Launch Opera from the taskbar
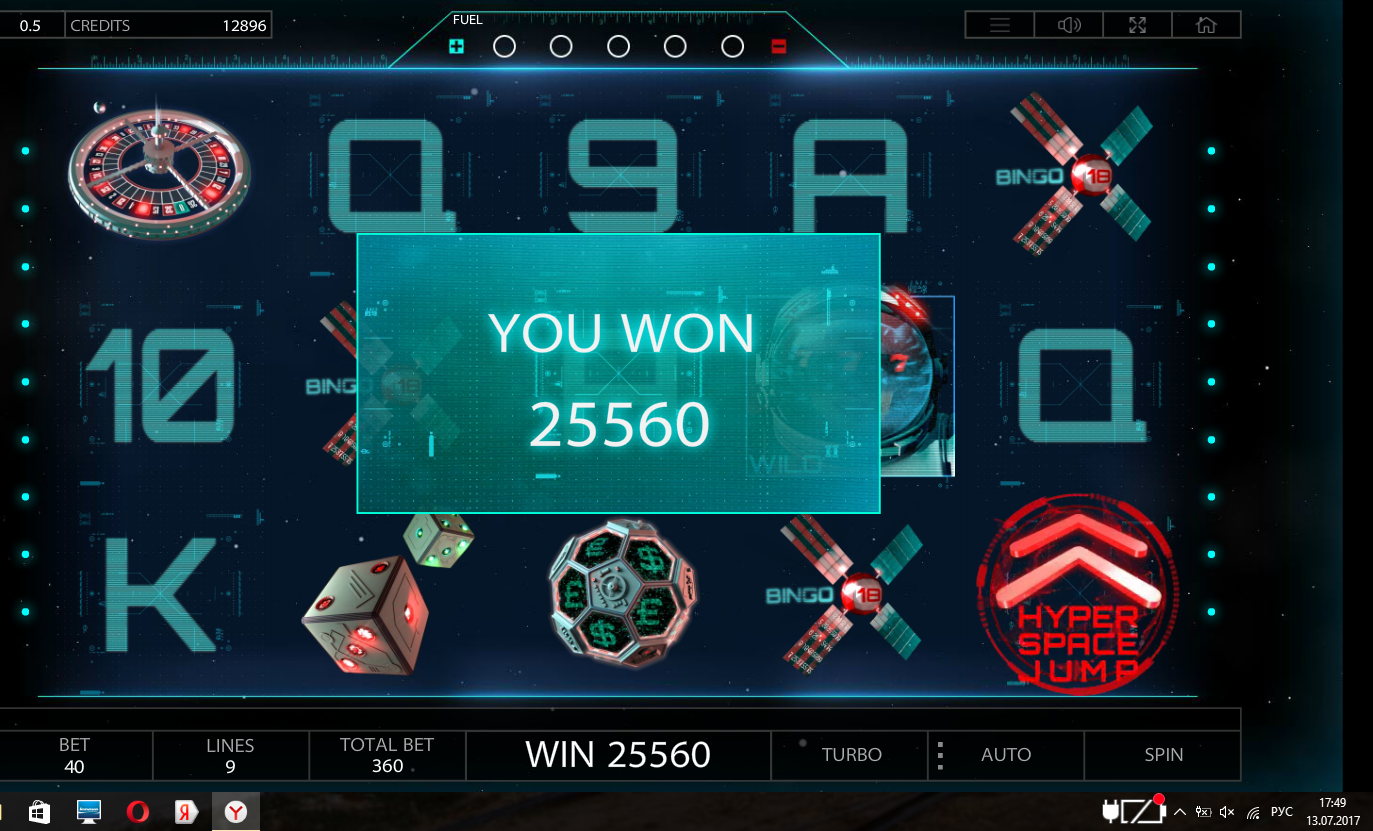 click(x=138, y=812)
